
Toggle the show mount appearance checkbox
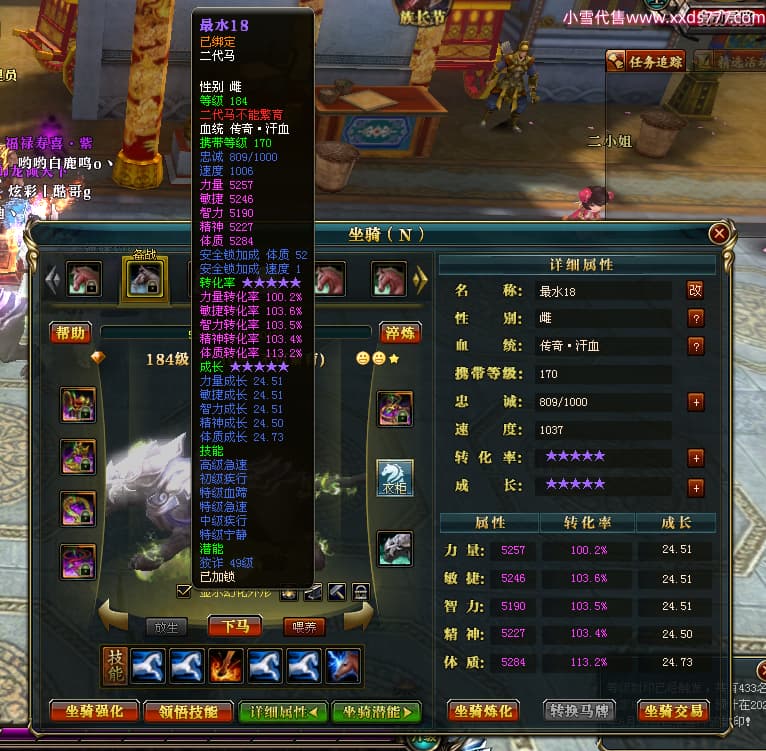point(183,591)
